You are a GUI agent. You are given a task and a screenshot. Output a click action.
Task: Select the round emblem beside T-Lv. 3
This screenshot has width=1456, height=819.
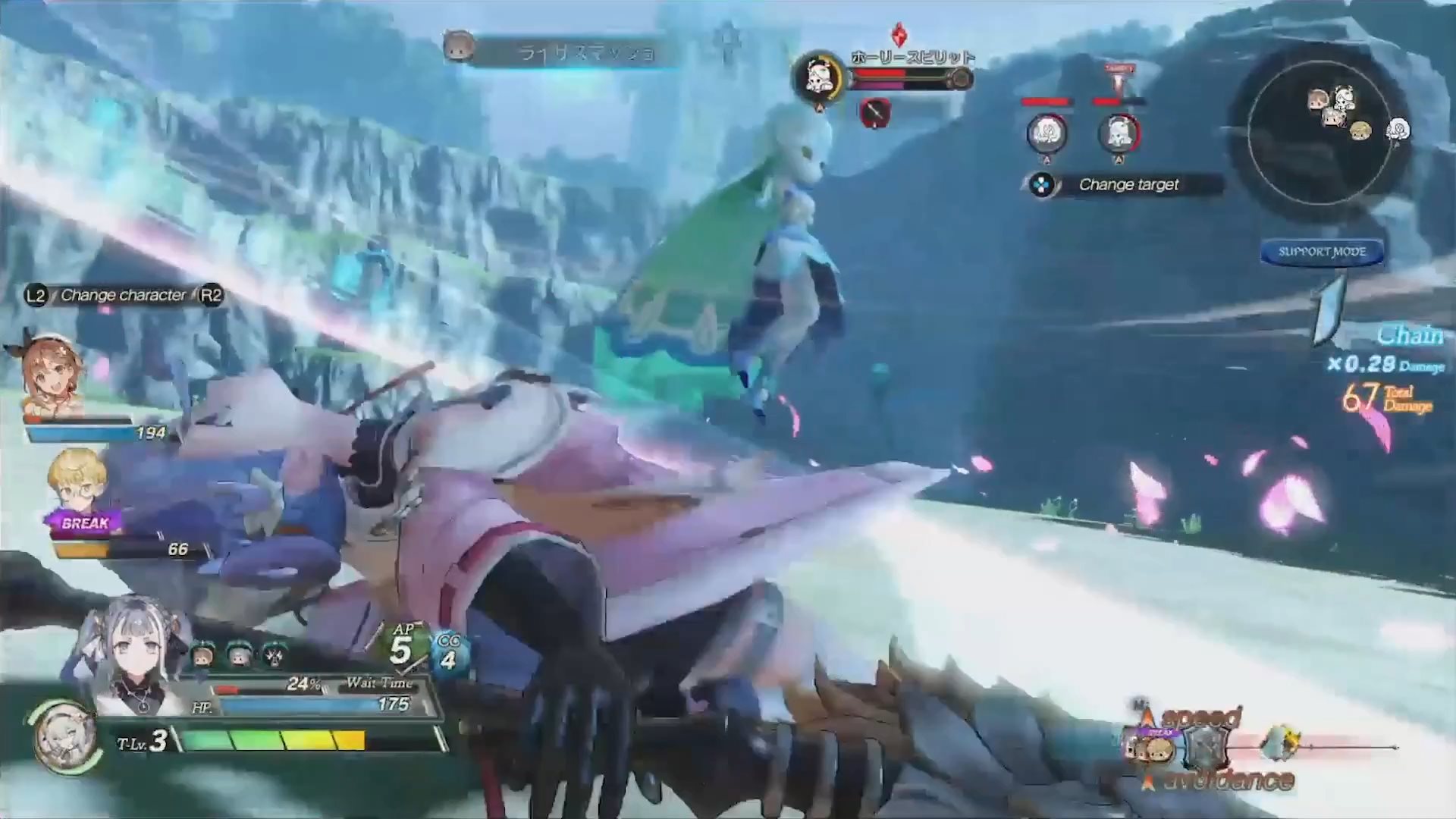63,736
